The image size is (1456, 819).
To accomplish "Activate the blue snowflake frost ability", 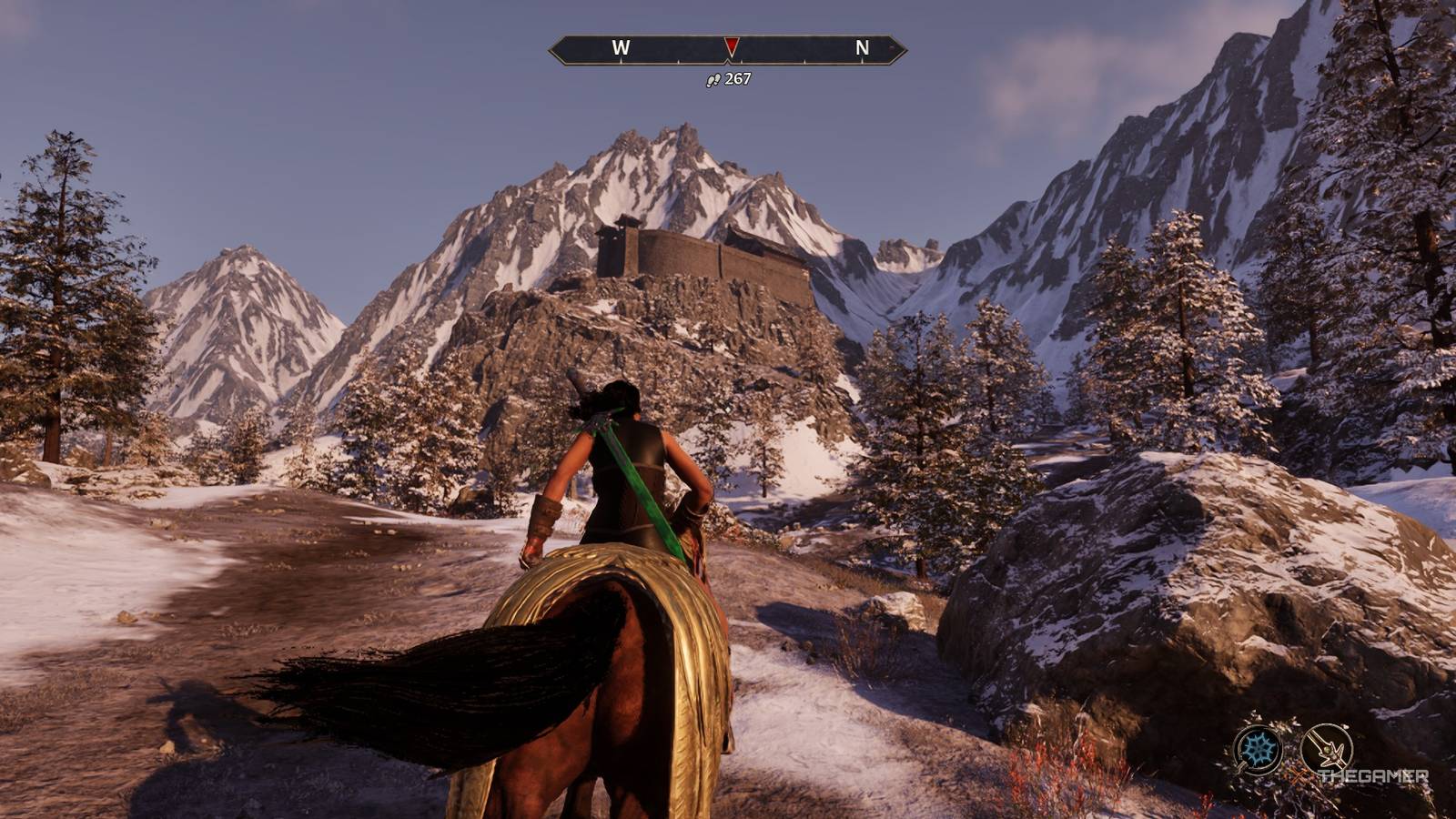I will click(1259, 749).
